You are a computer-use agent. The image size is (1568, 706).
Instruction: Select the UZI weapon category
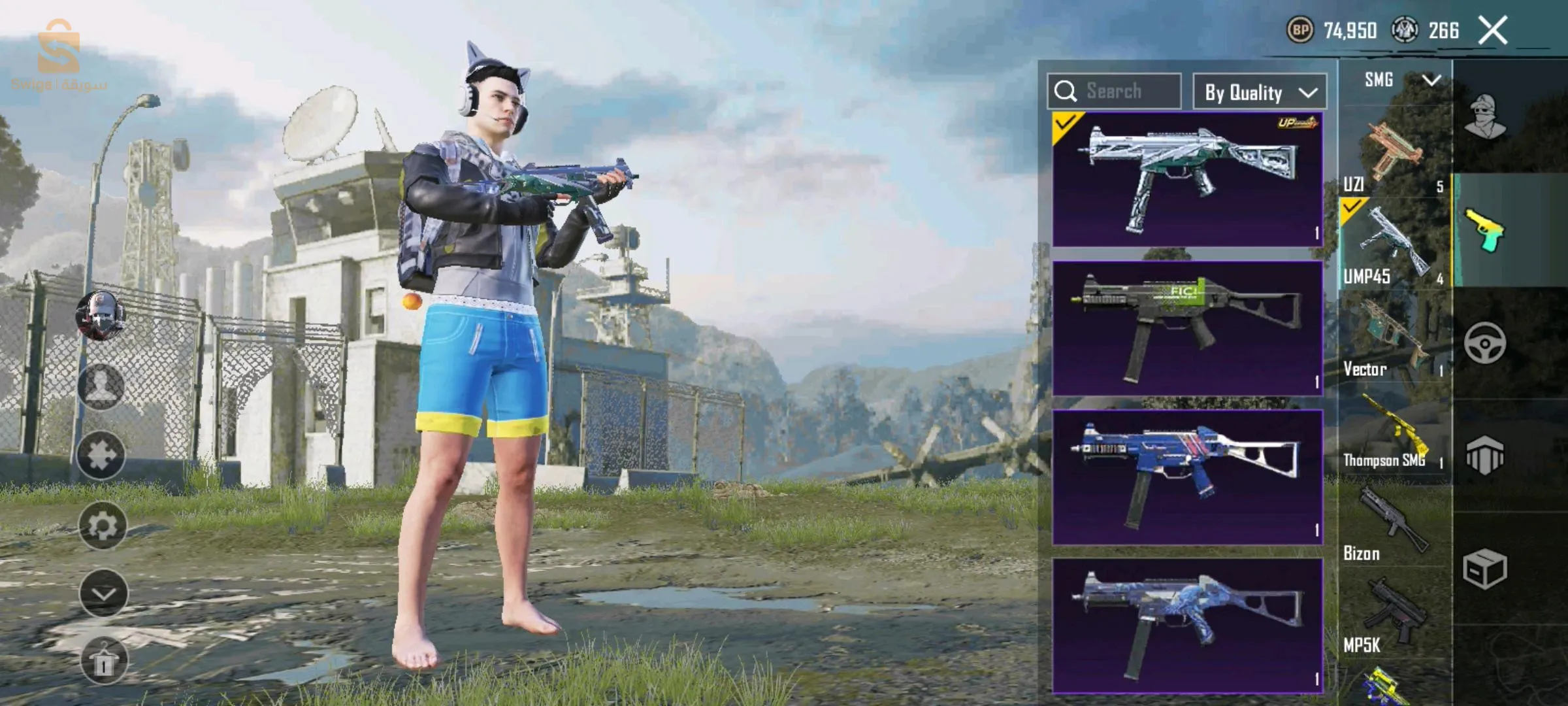1394,154
